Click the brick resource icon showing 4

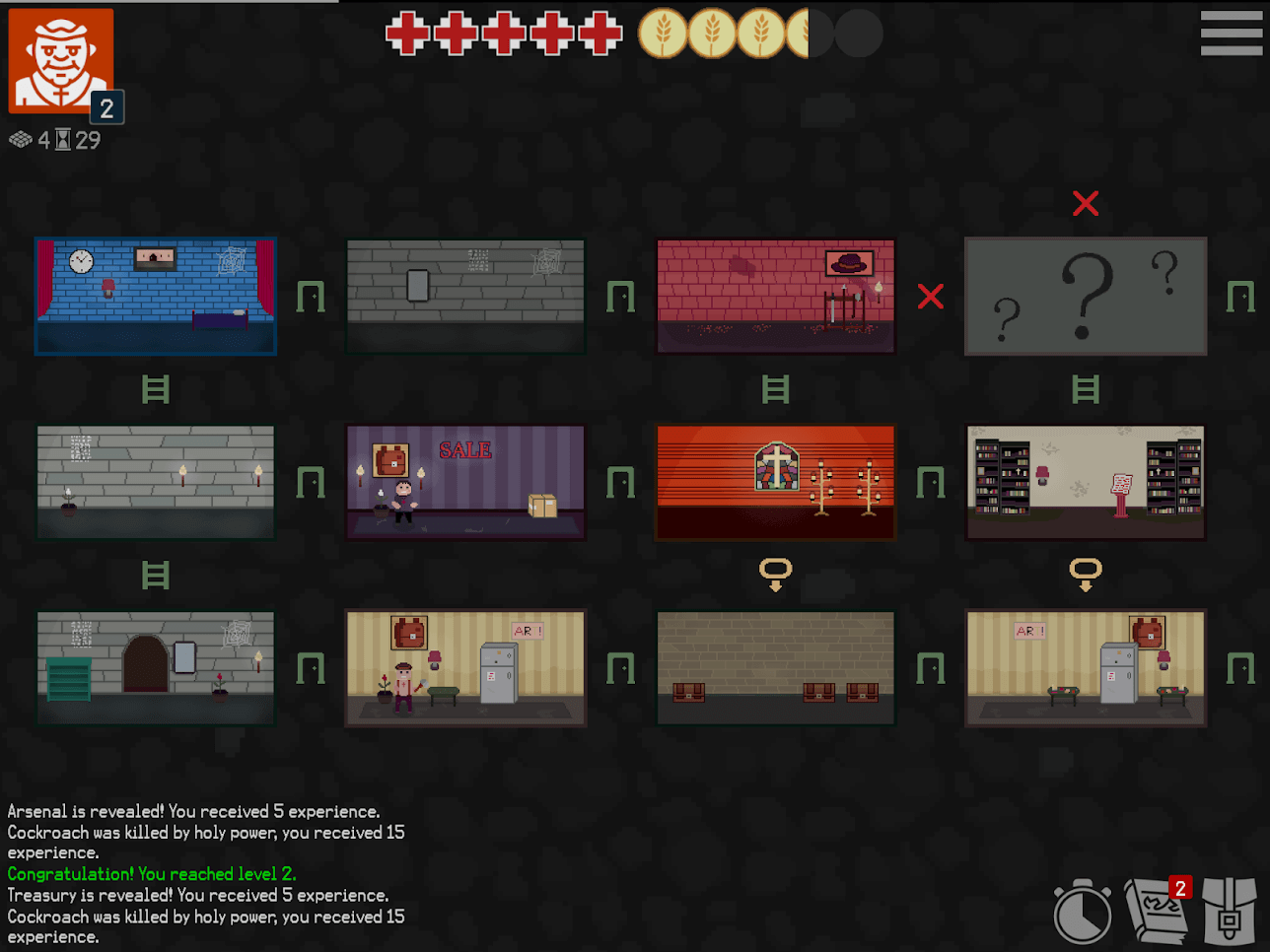click(23, 140)
